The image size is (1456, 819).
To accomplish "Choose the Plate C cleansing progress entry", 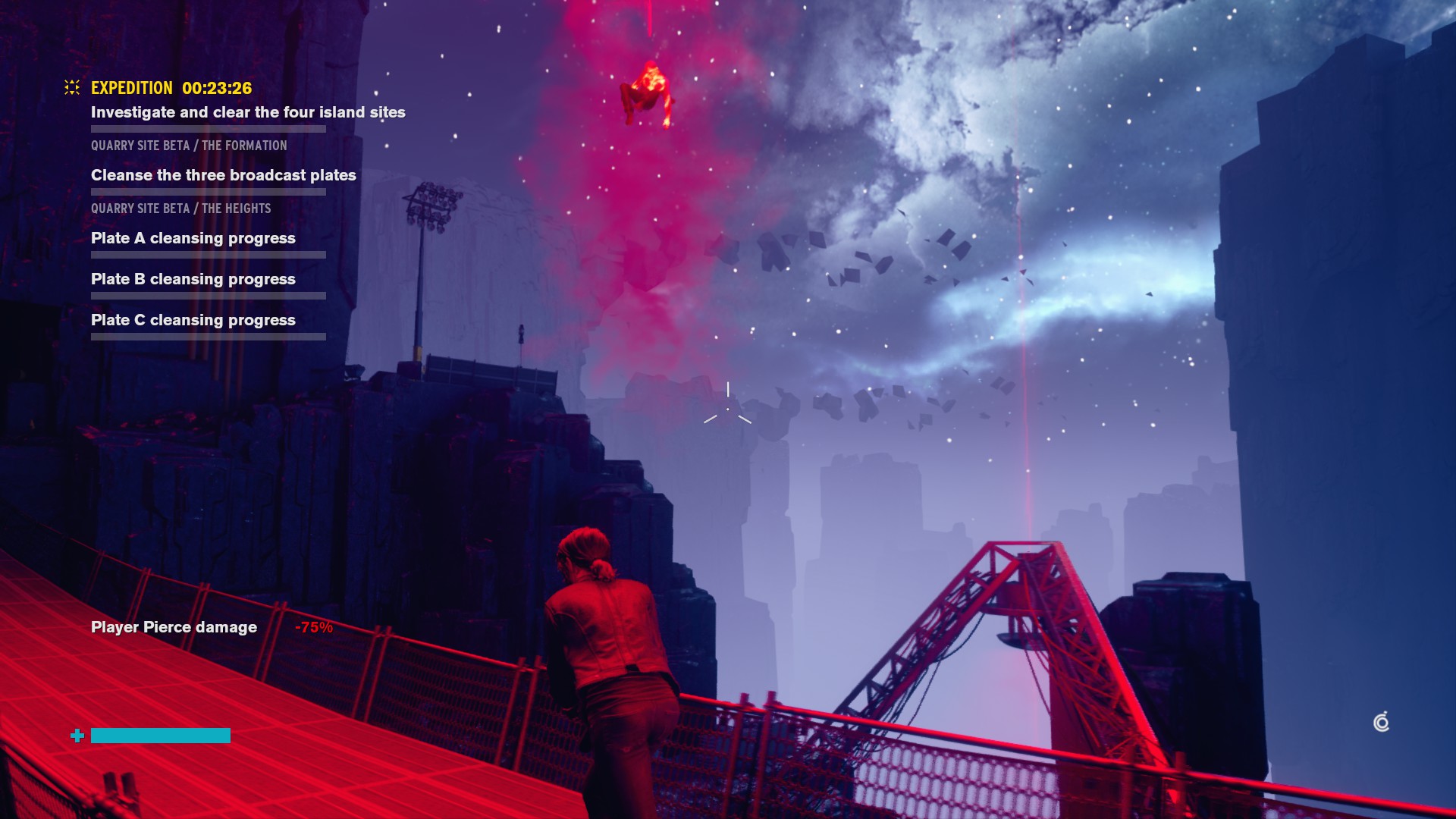I will [x=193, y=320].
